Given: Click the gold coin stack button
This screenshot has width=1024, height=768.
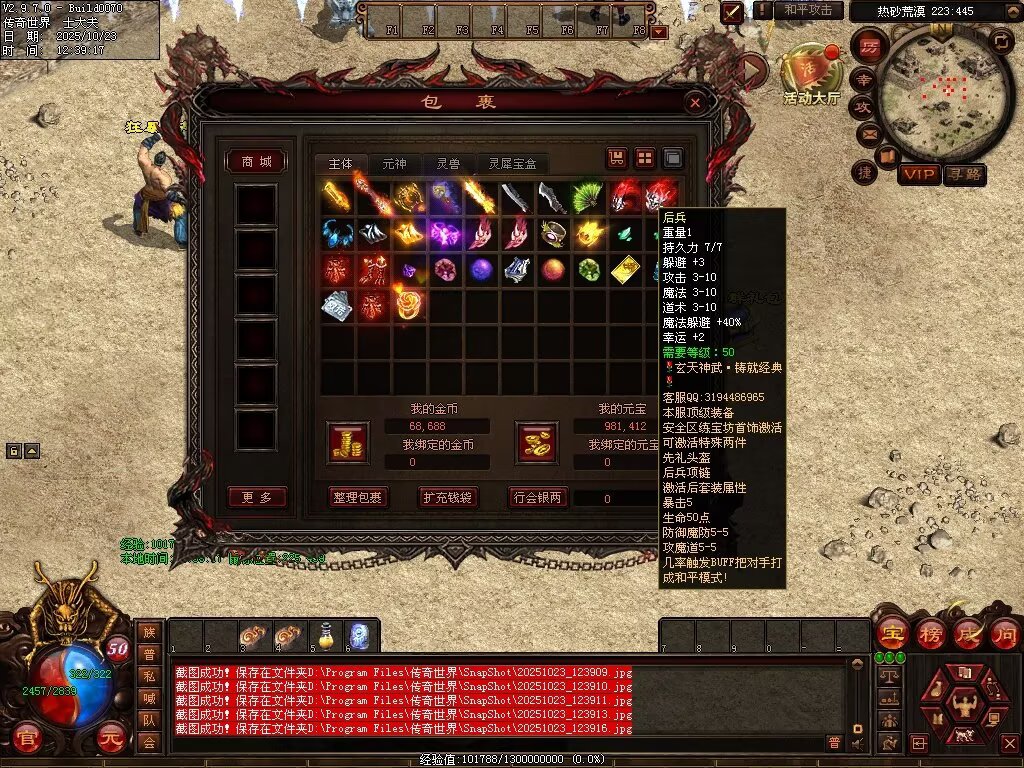Looking at the screenshot, I should [x=348, y=442].
